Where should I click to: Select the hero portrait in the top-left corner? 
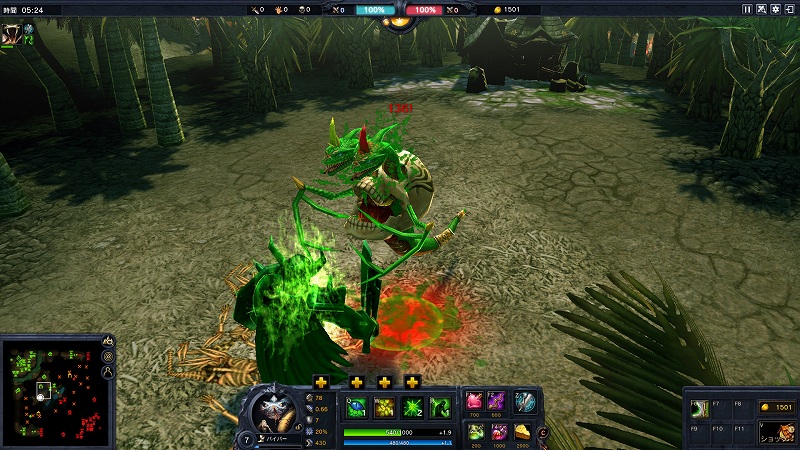[x=13, y=34]
